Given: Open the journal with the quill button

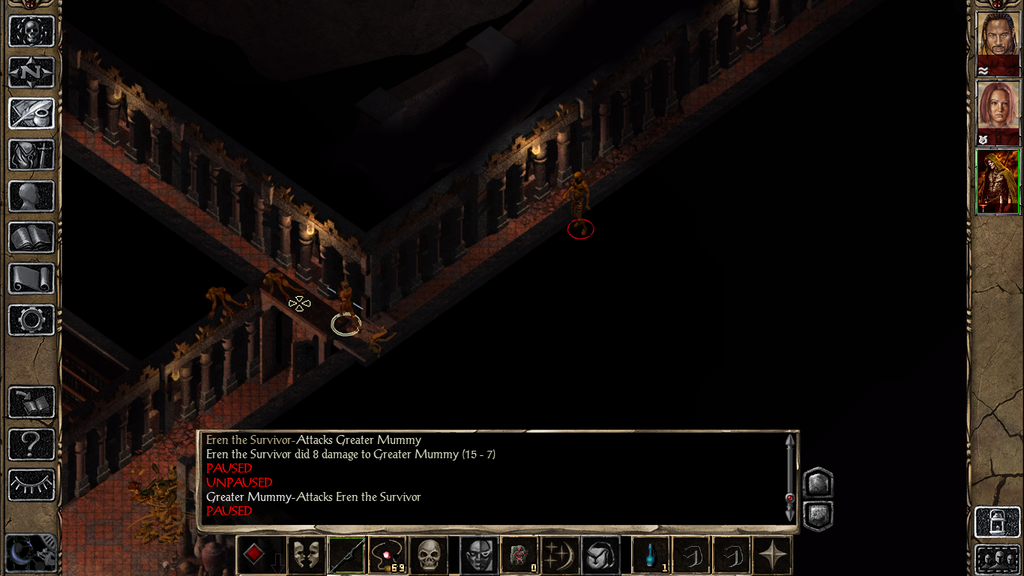Looking at the screenshot, I should pos(31,113).
